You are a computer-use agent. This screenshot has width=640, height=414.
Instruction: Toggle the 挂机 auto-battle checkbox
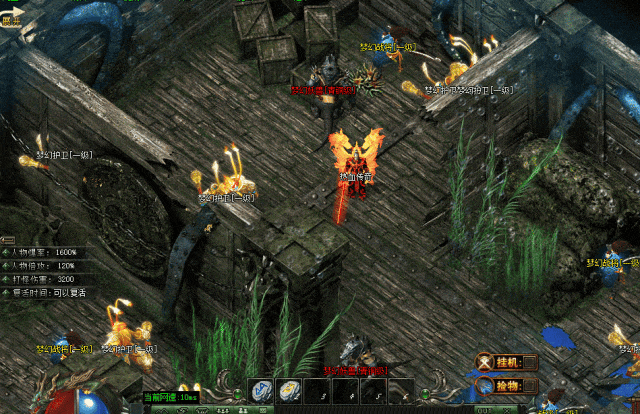click(529, 362)
